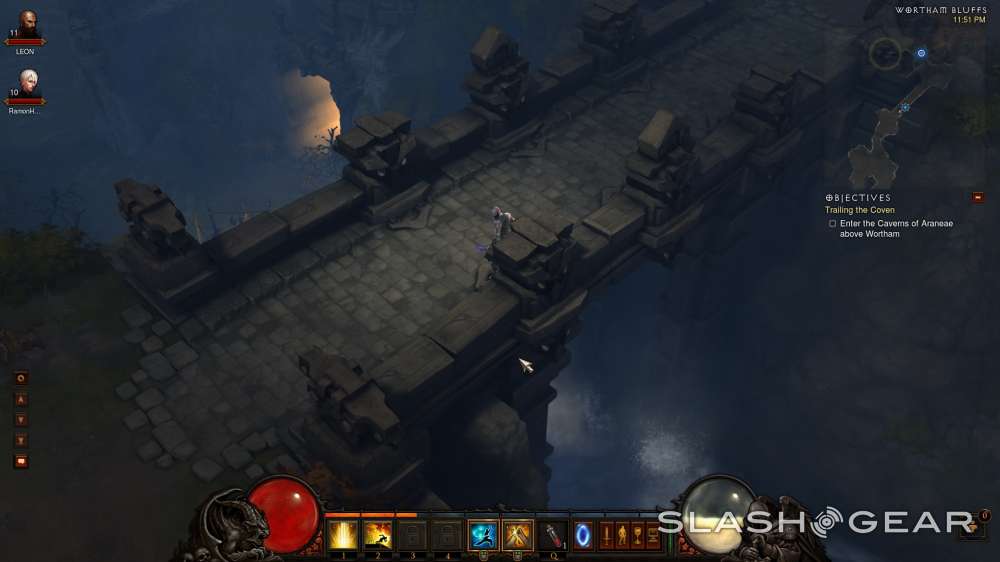Open the goblet-shaped menu button
The width and height of the screenshot is (1000, 562).
pyautogui.click(x=637, y=535)
